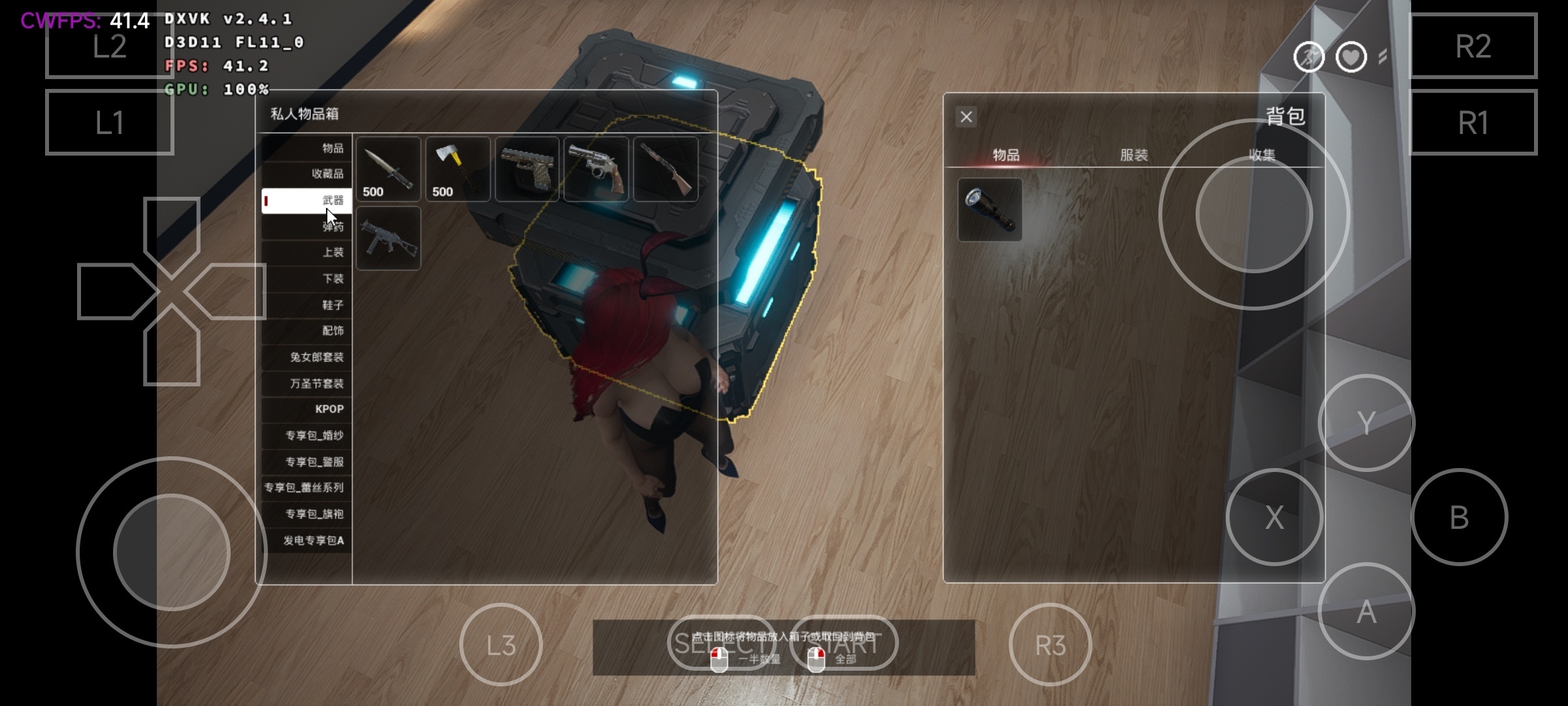Click the flashlight in the backpack
Viewport: 1568px width, 706px height.
point(990,210)
